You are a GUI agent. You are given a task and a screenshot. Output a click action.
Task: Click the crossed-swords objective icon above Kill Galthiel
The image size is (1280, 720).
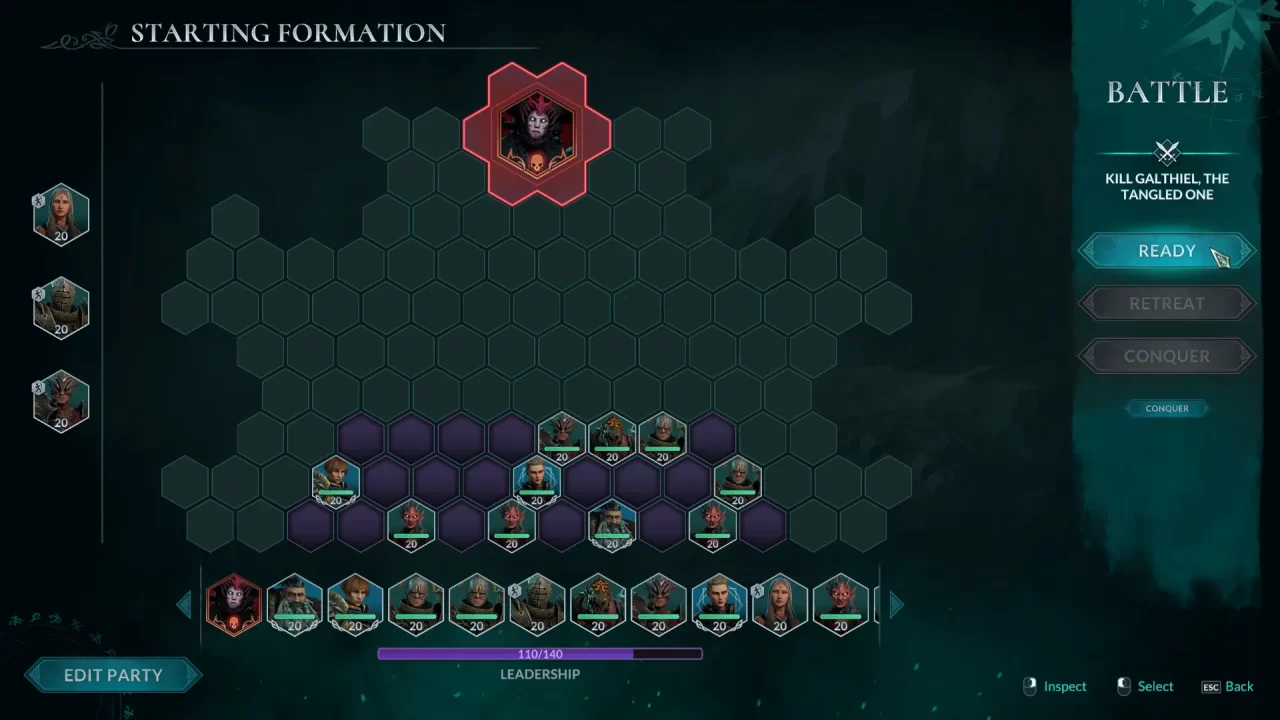click(1166, 152)
